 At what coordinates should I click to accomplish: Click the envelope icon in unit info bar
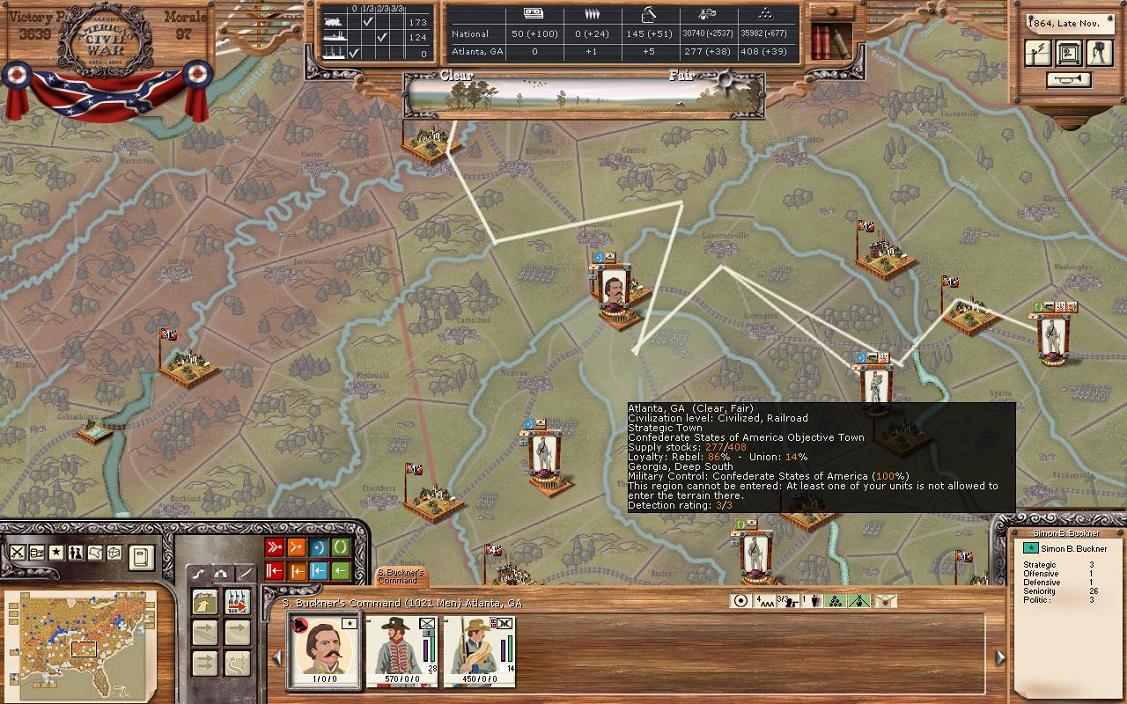pos(885,601)
